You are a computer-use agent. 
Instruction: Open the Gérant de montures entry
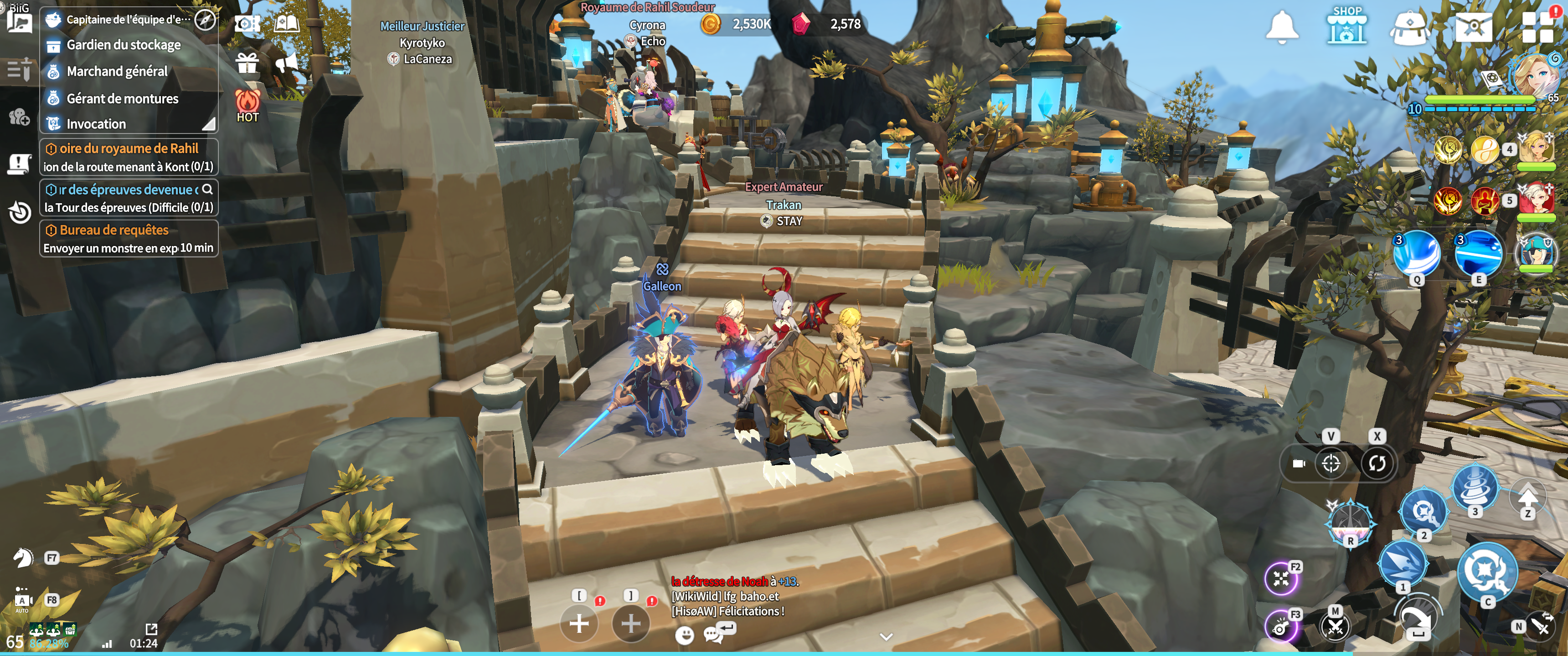point(122,98)
